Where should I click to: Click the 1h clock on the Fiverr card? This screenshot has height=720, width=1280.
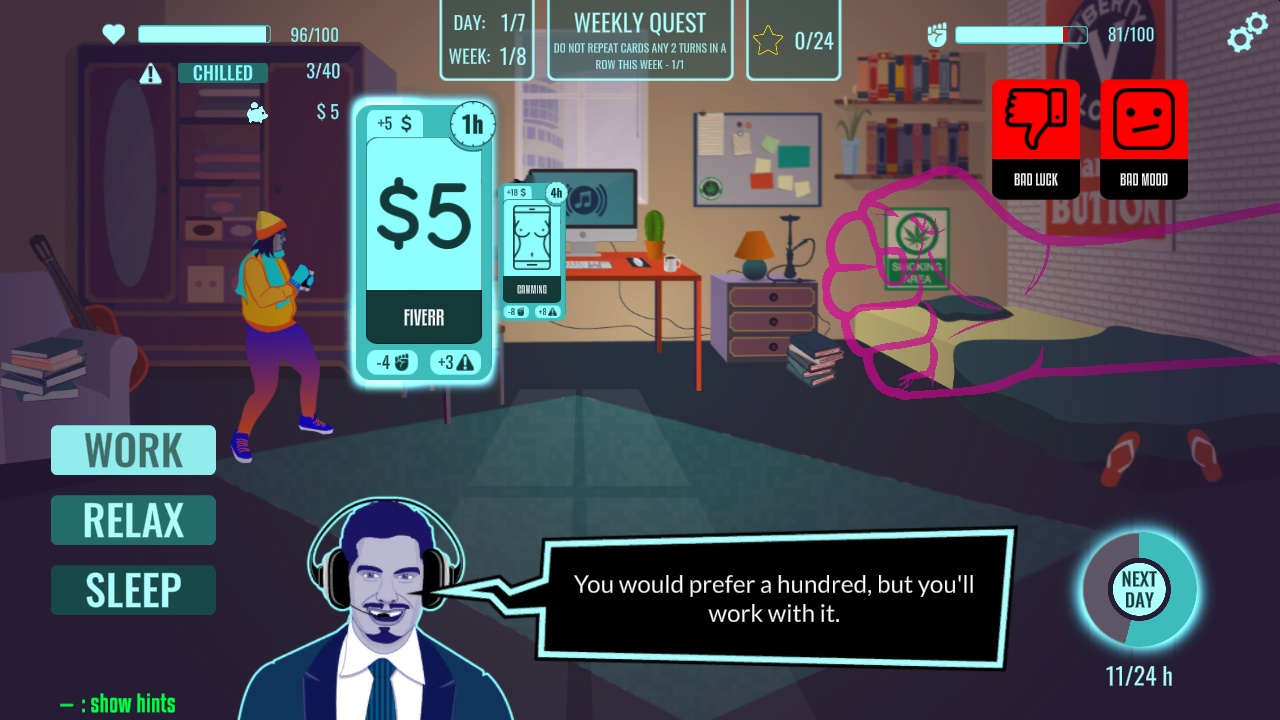coord(471,124)
